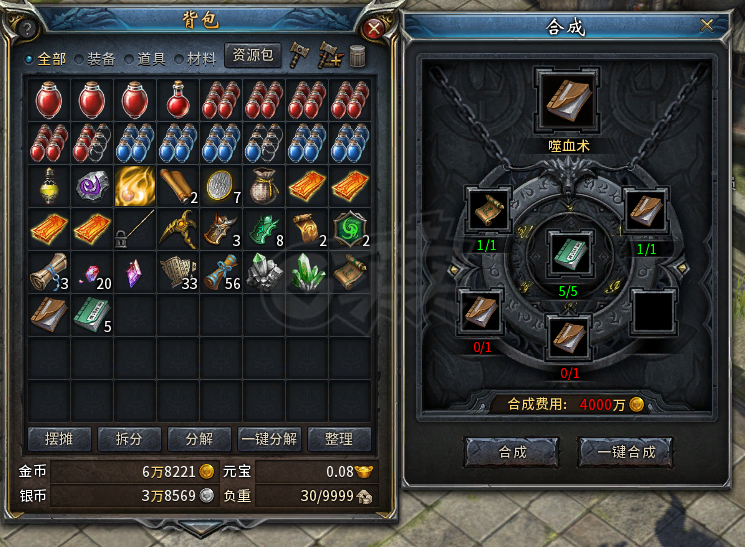Click the 噬血术 result book slot
Image resolution: width=745 pixels, height=547 pixels.
click(566, 98)
